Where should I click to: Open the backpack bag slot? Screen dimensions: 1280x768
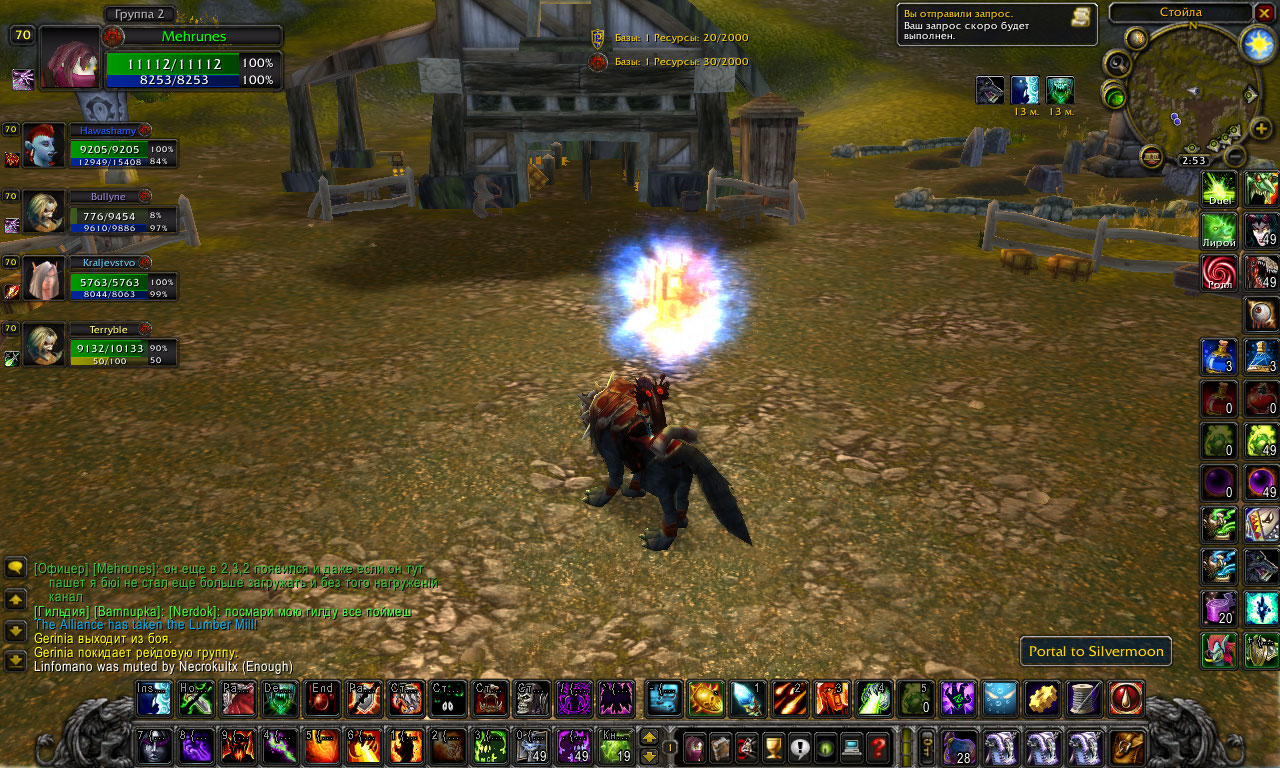(x=1128, y=747)
